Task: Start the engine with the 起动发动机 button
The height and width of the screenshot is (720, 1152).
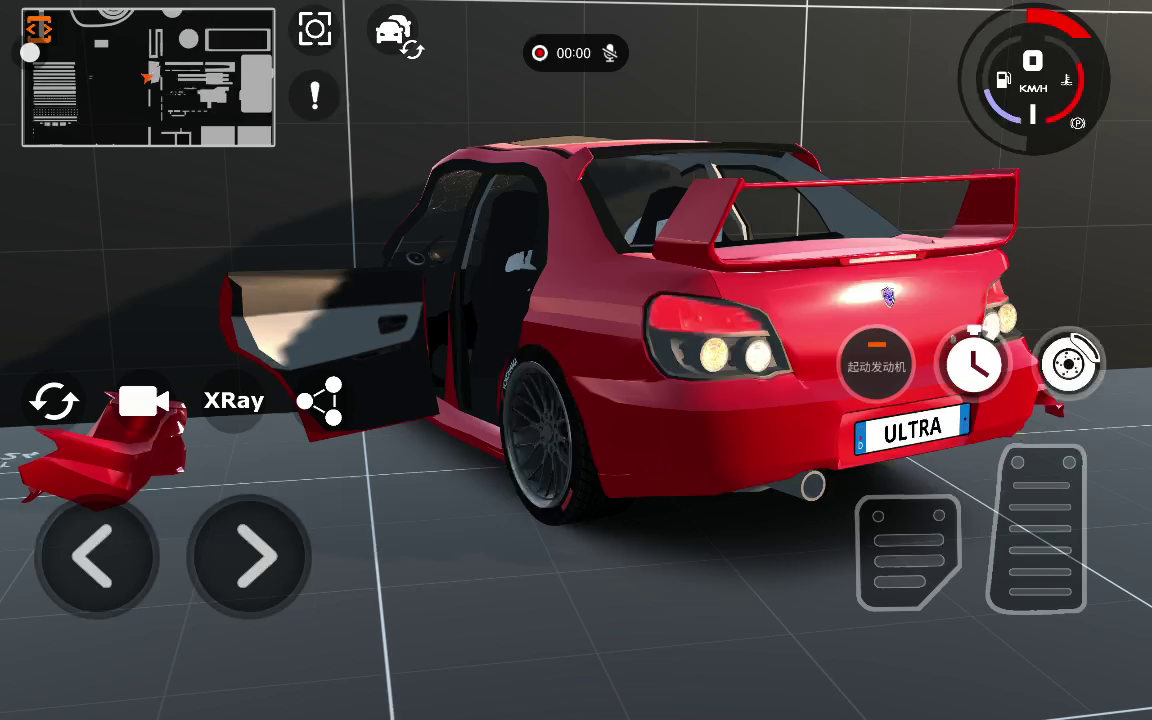Action: pos(876,364)
